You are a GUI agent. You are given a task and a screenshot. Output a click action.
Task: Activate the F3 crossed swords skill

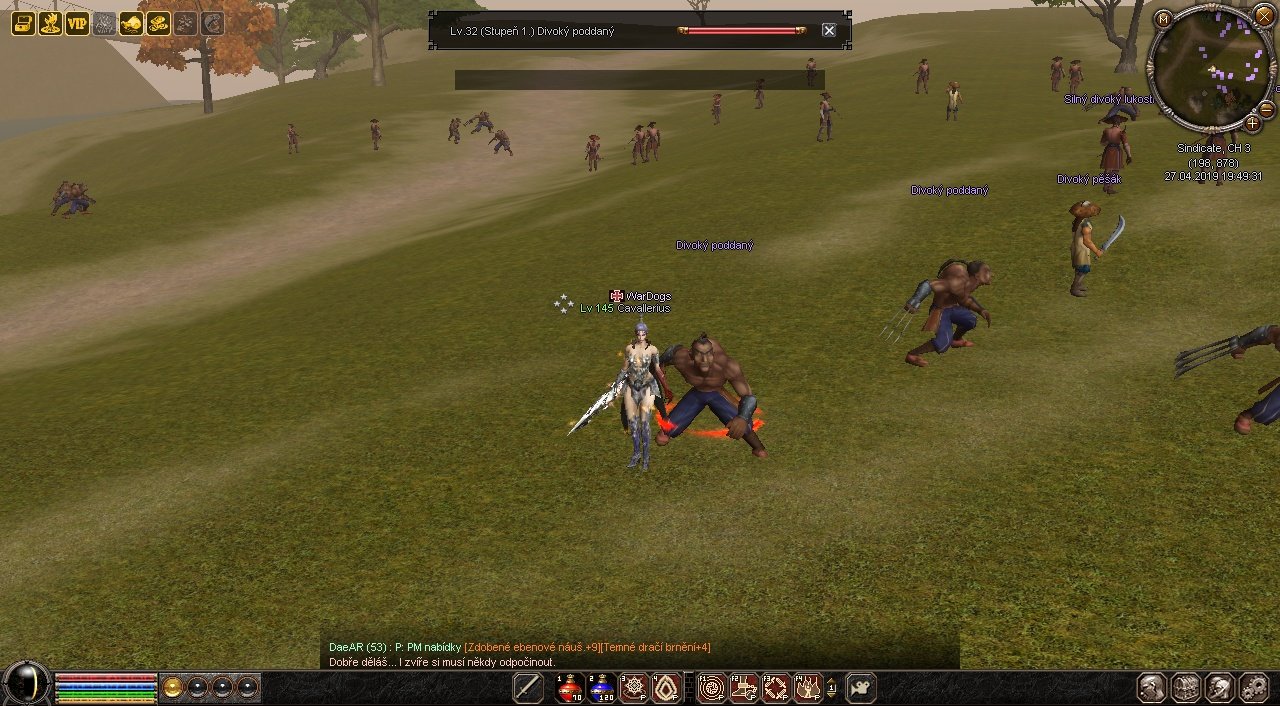(775, 688)
